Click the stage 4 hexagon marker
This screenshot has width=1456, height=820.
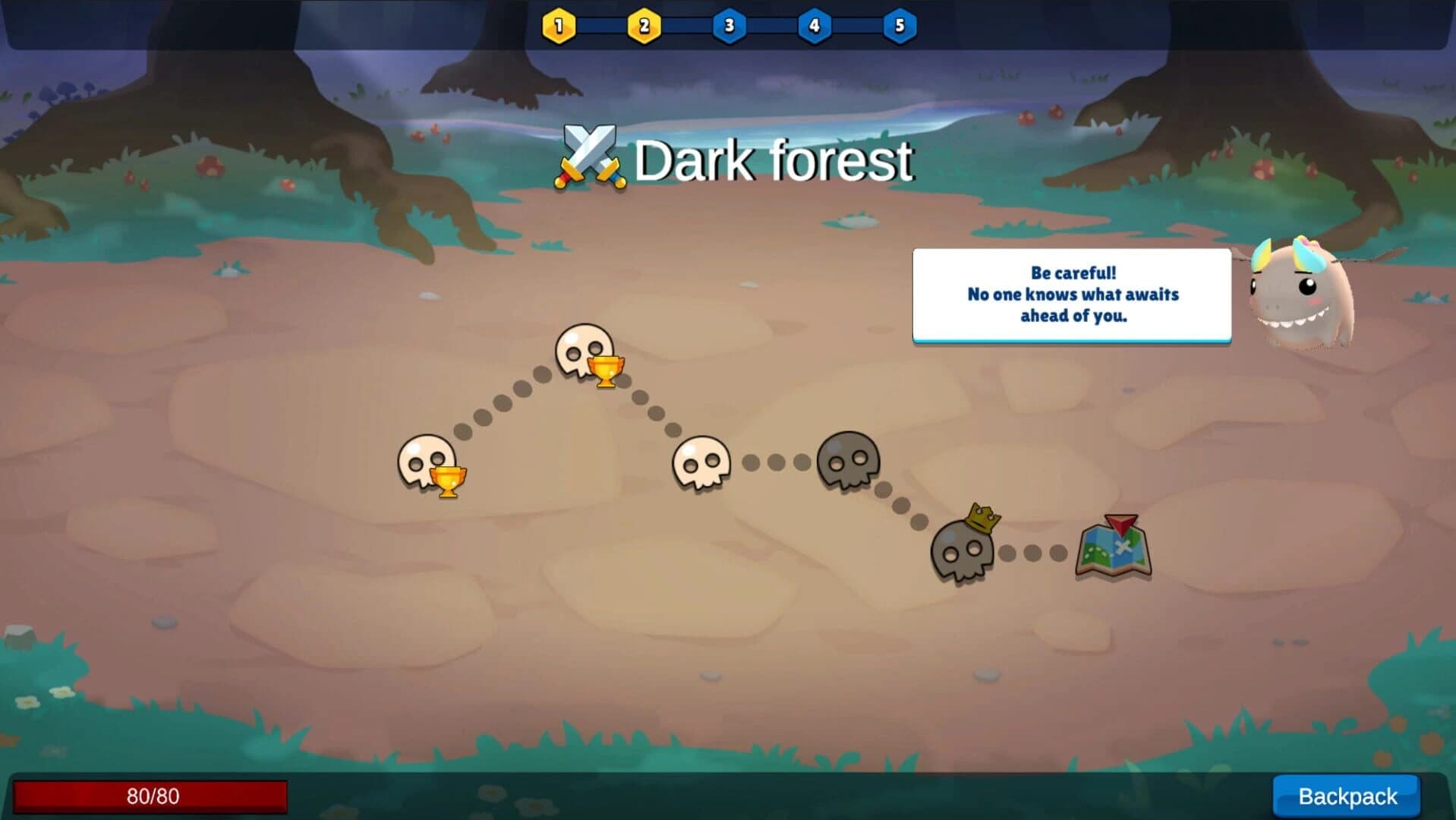[815, 24]
